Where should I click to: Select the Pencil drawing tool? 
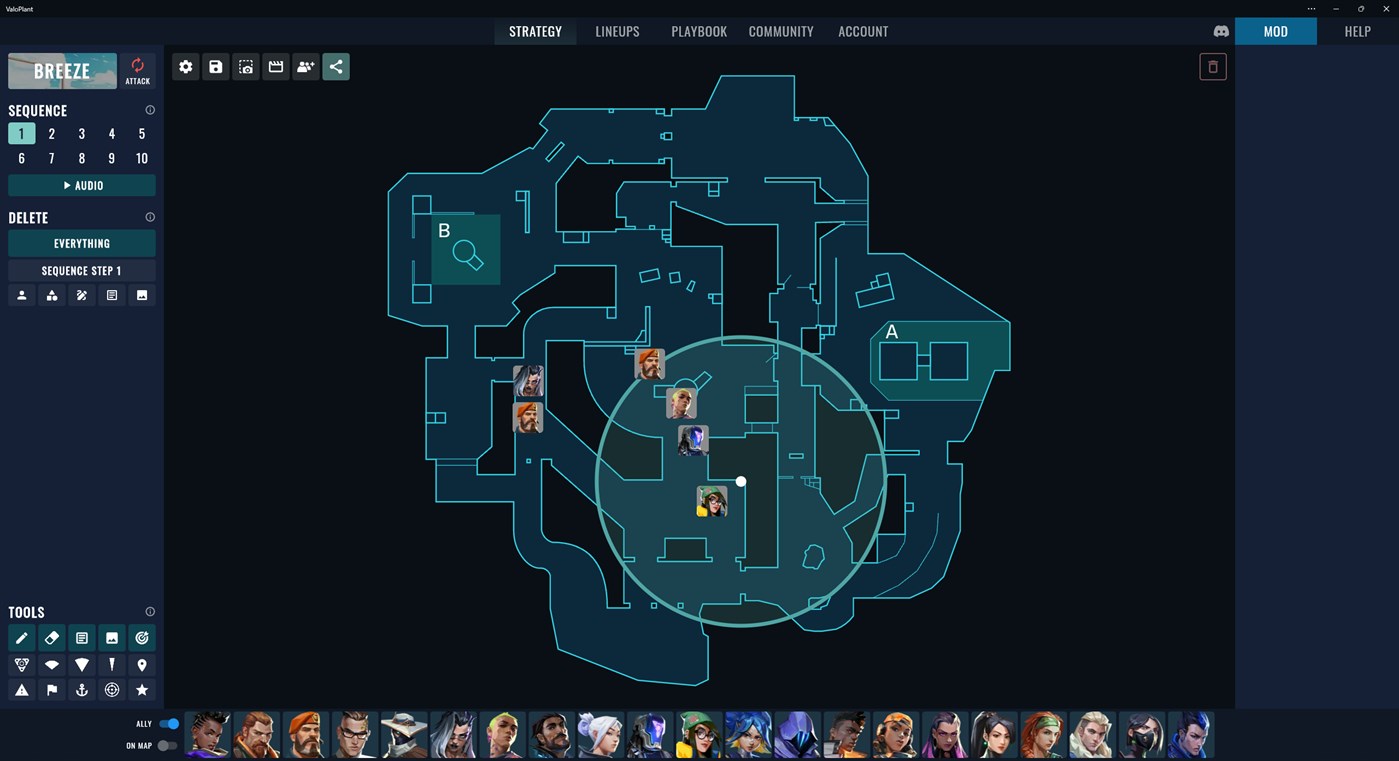tap(22, 637)
